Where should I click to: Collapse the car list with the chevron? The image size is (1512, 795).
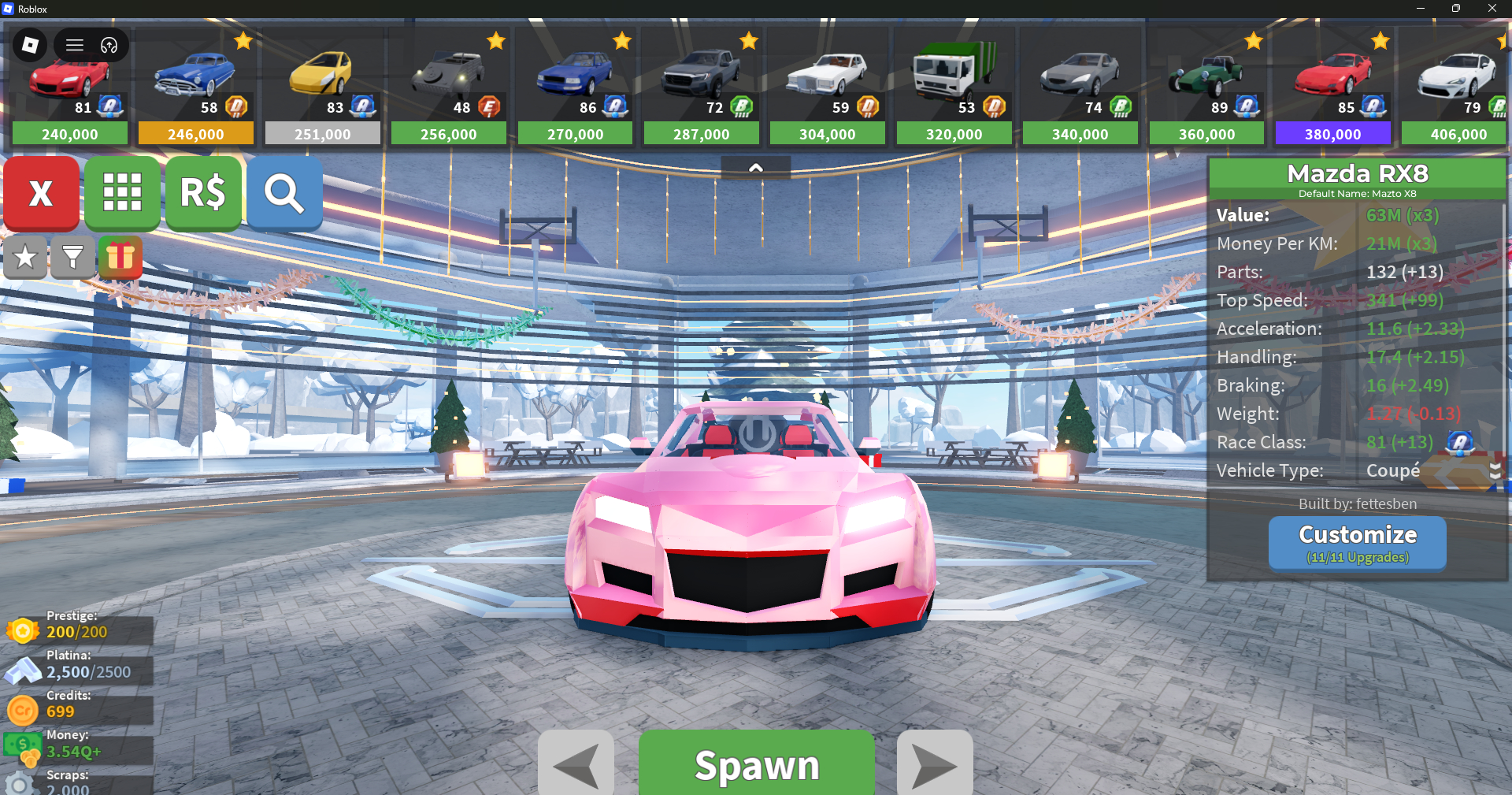[x=756, y=168]
